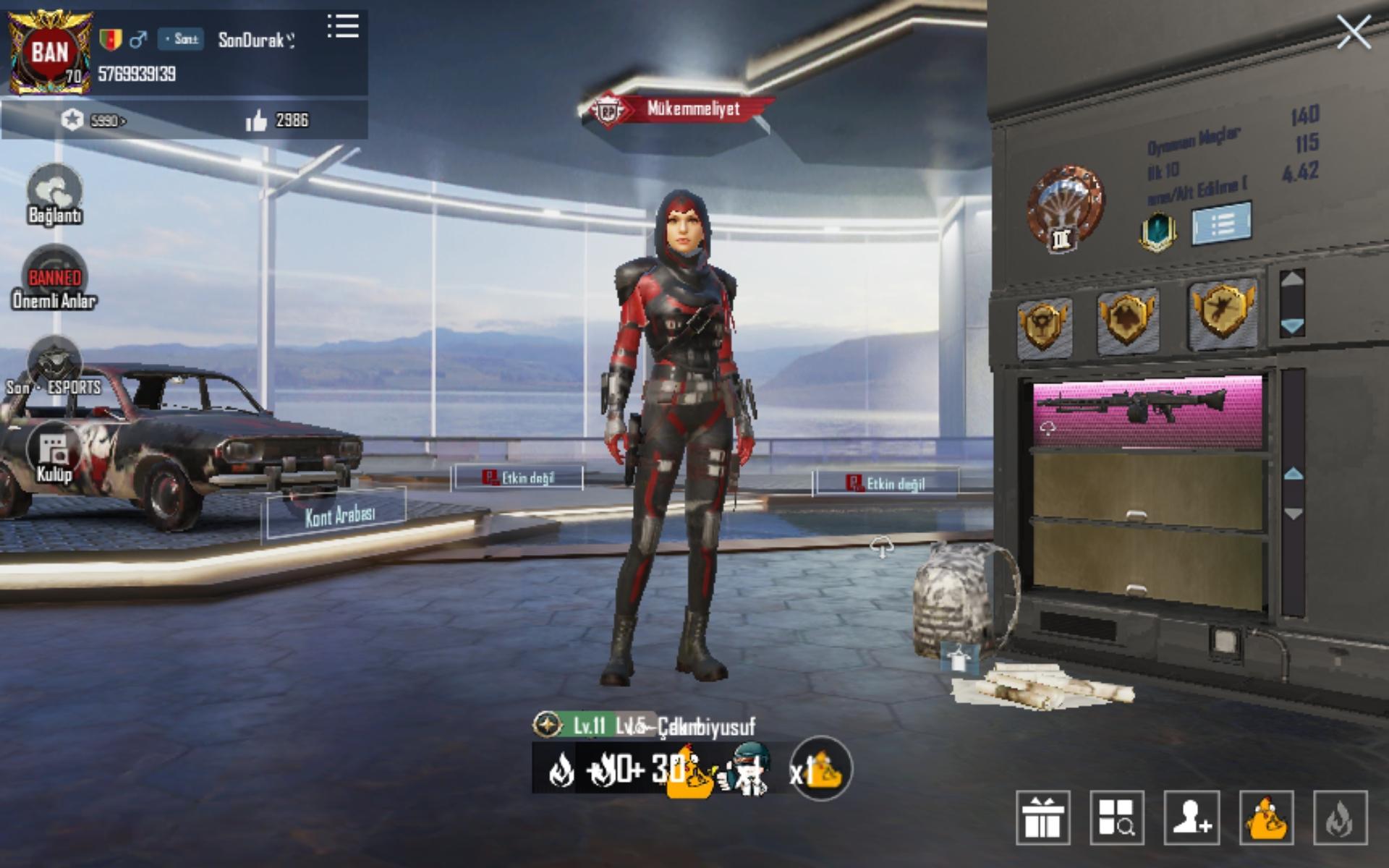Add player as friend
The width and height of the screenshot is (1389, 868).
pos(1191,818)
